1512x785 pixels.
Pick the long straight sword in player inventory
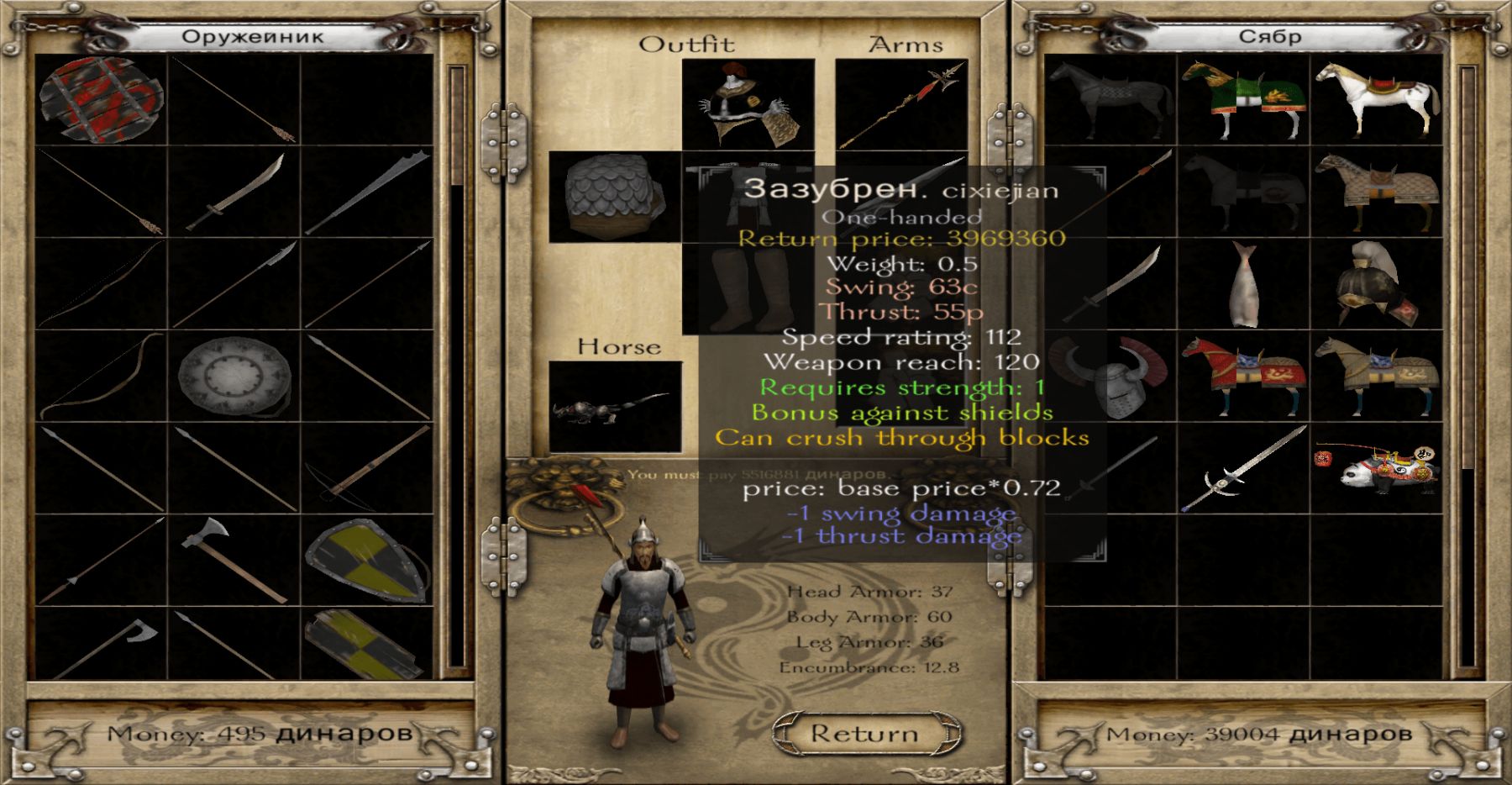tap(1244, 468)
